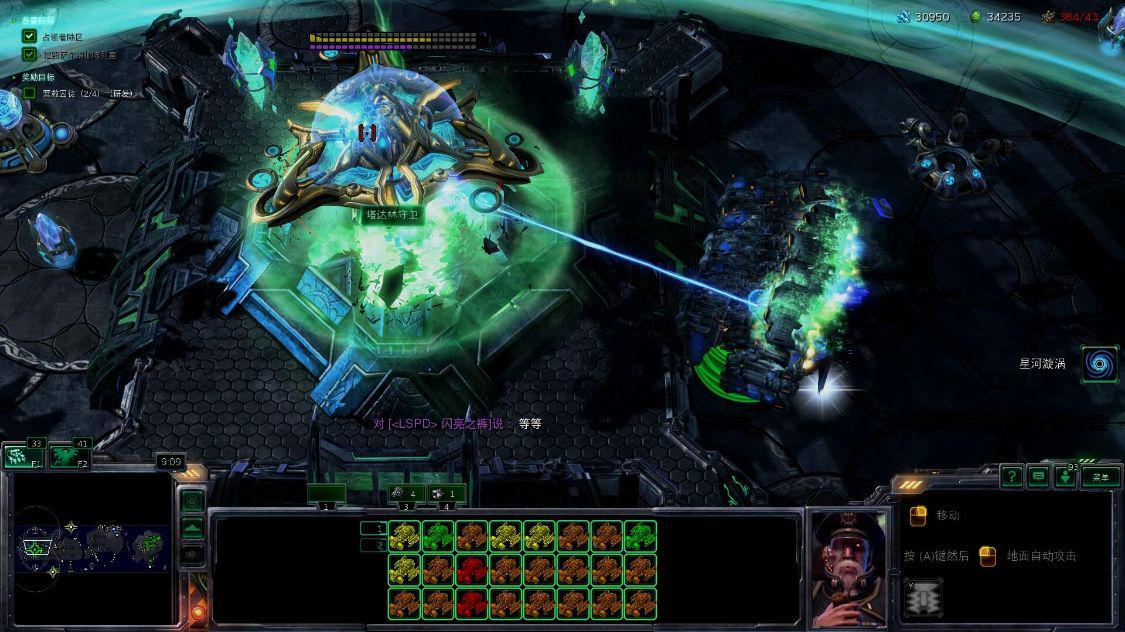Toggle the minimap terrain display button

pos(192,526)
